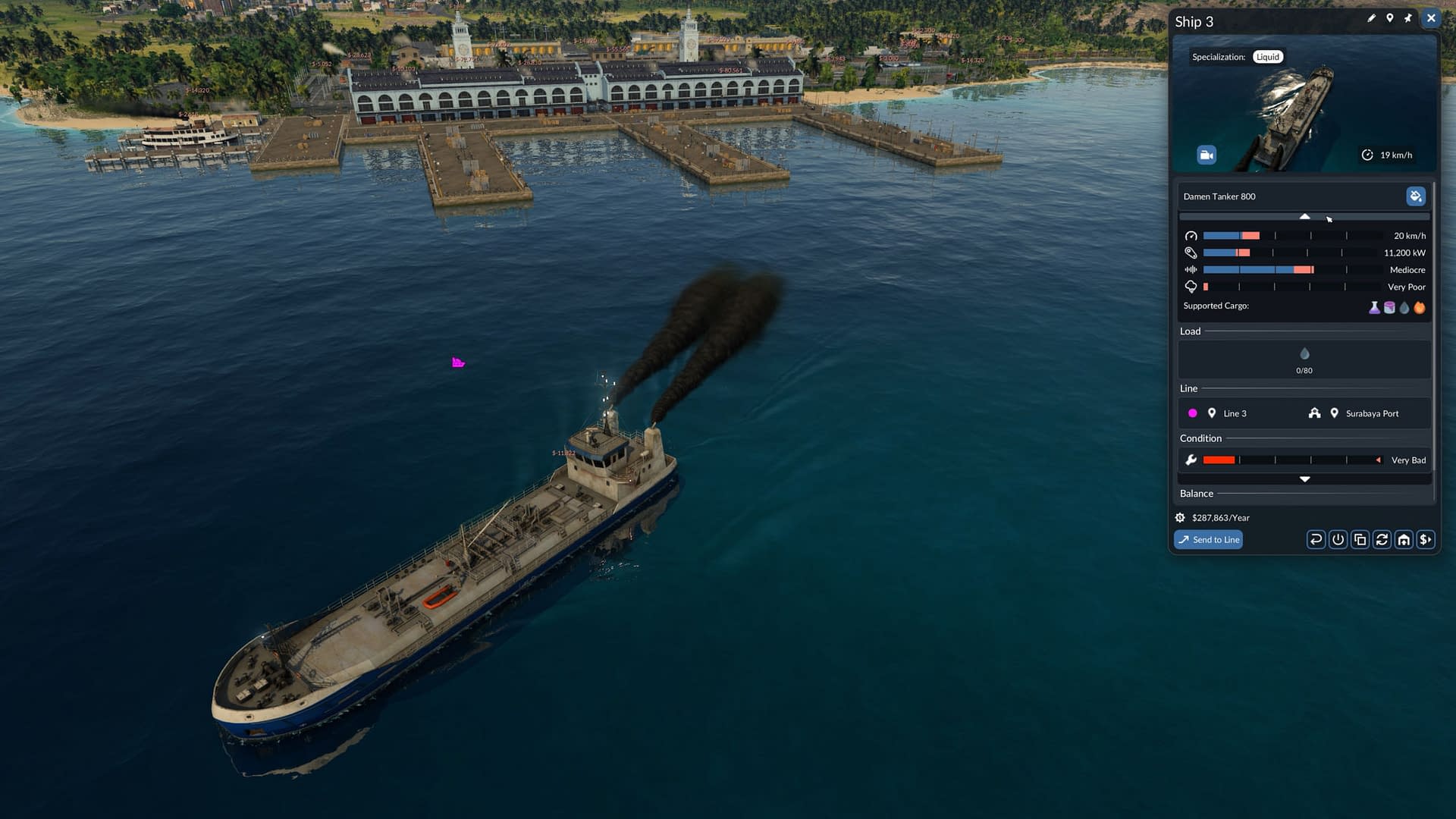Send the ship to line
This screenshot has width=1456, height=819.
coord(1208,540)
